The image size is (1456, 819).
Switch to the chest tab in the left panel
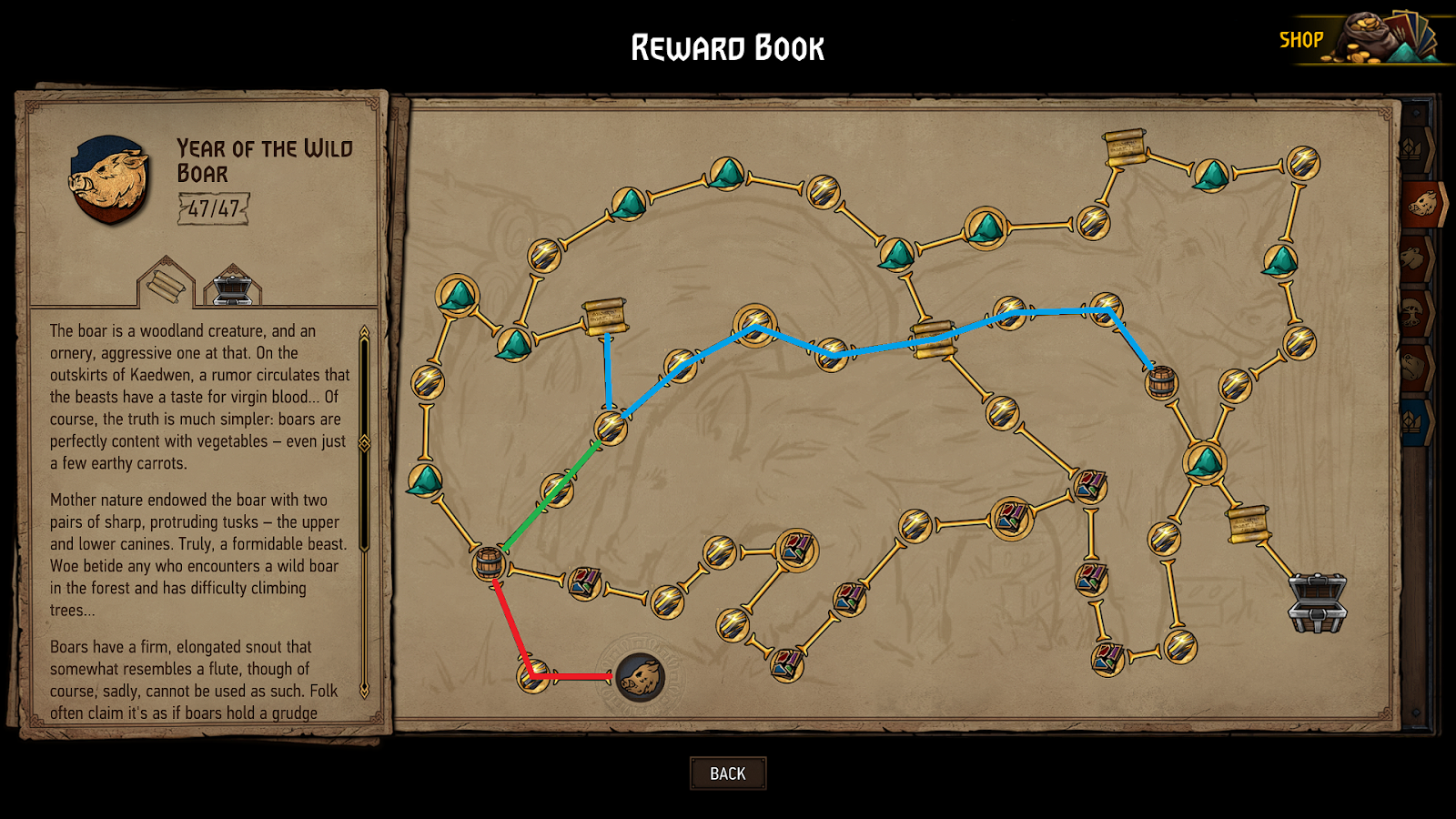[233, 288]
